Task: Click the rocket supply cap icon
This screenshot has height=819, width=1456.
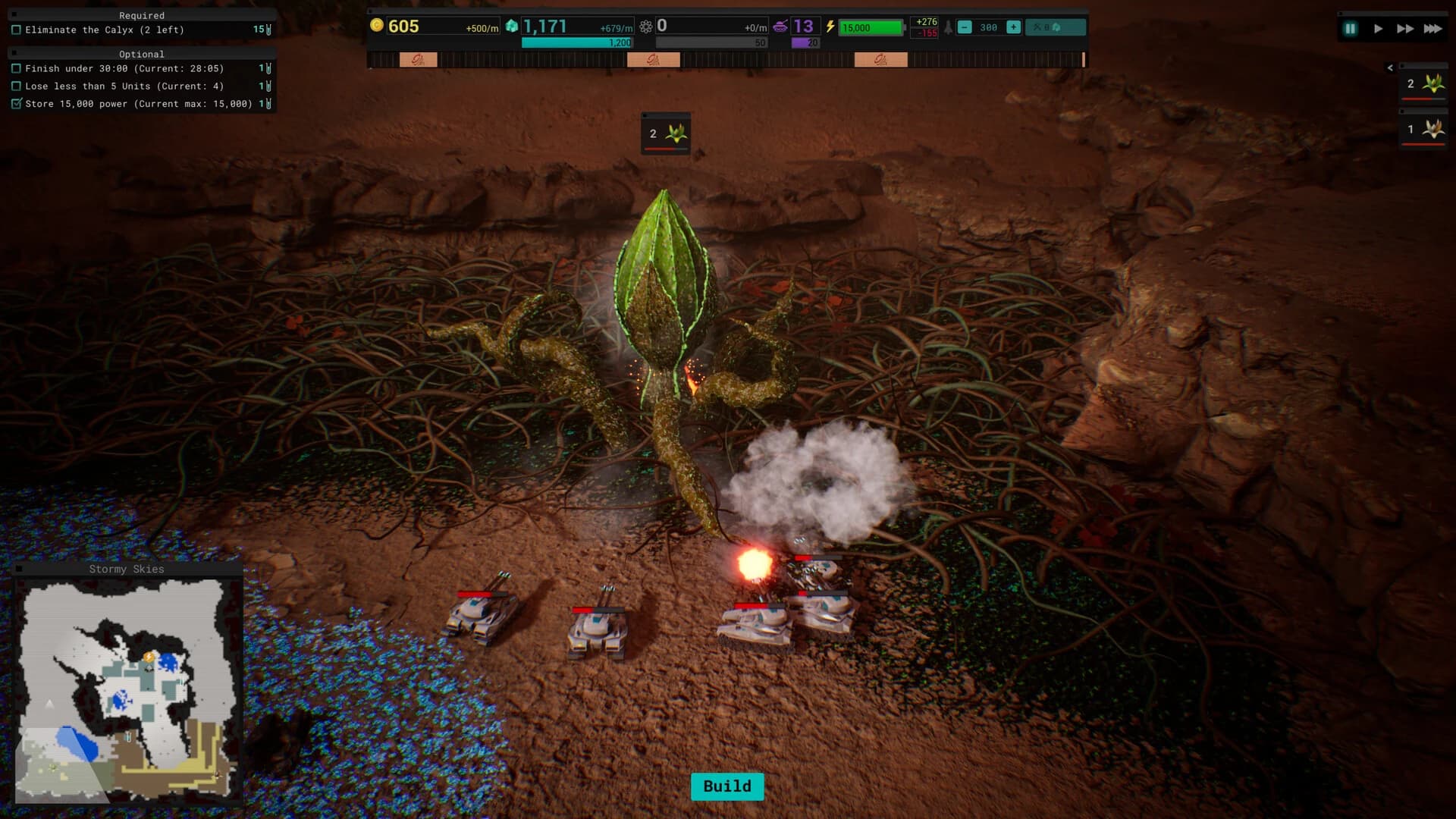Action: 949,26
